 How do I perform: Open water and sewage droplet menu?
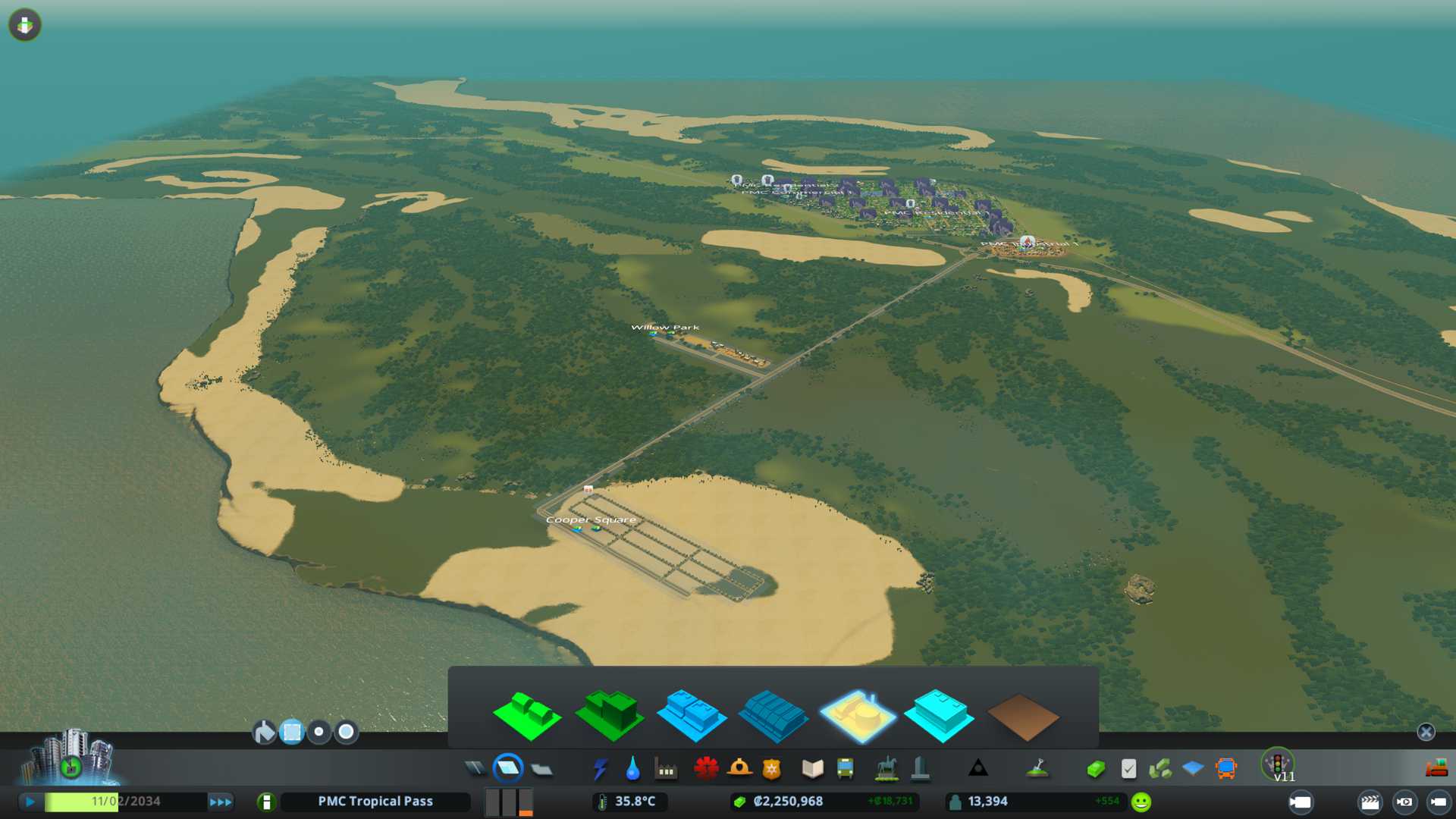(x=632, y=769)
